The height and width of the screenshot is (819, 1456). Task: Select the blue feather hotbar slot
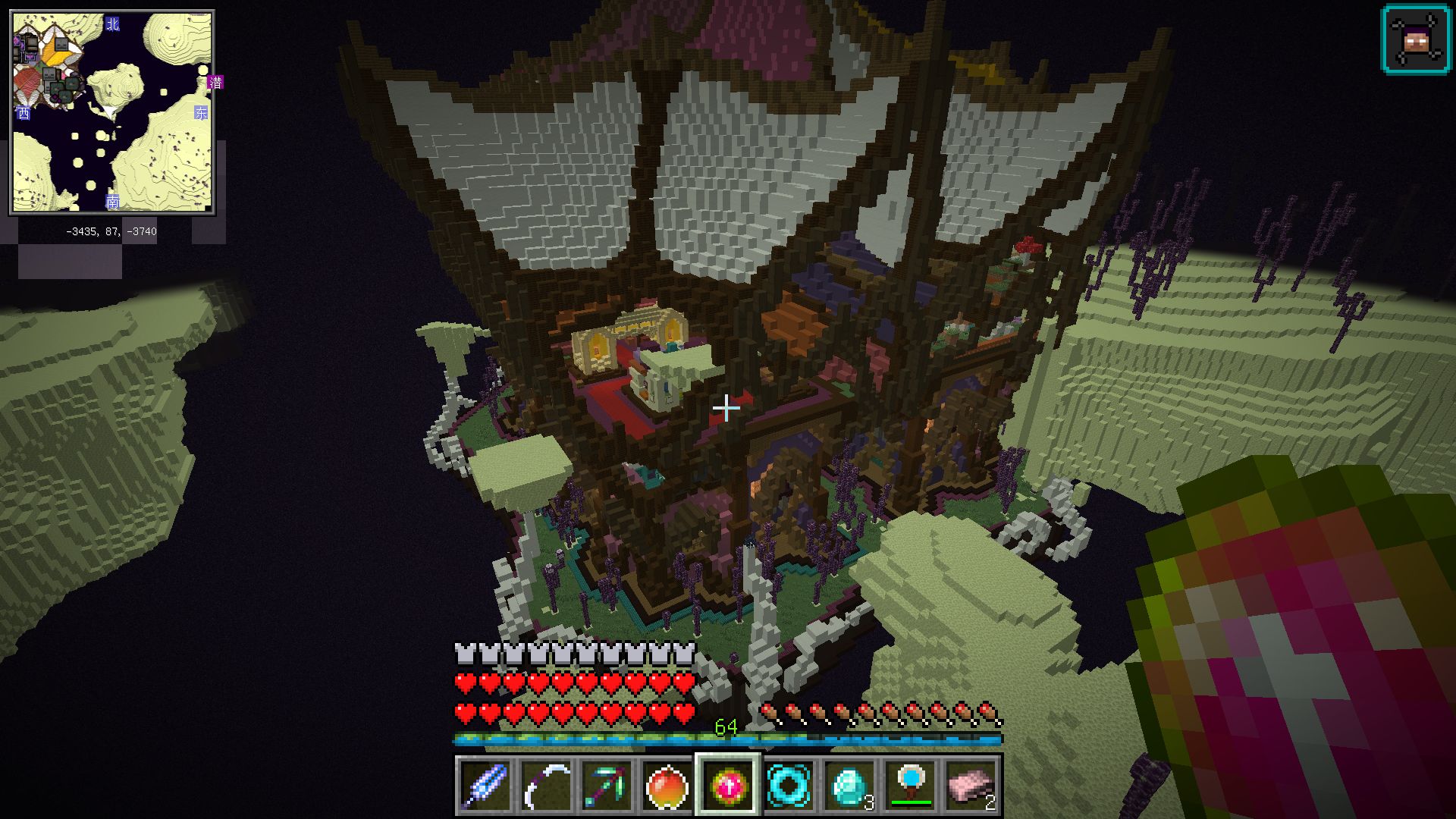[485, 786]
